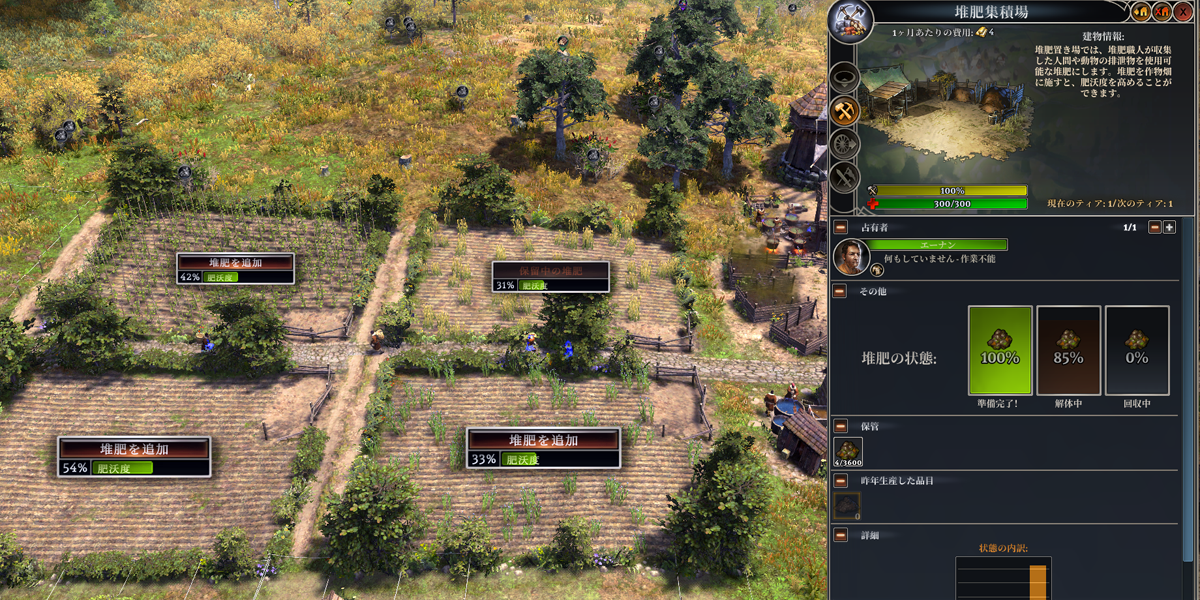Collapse the 詳細 details section

click(x=840, y=537)
